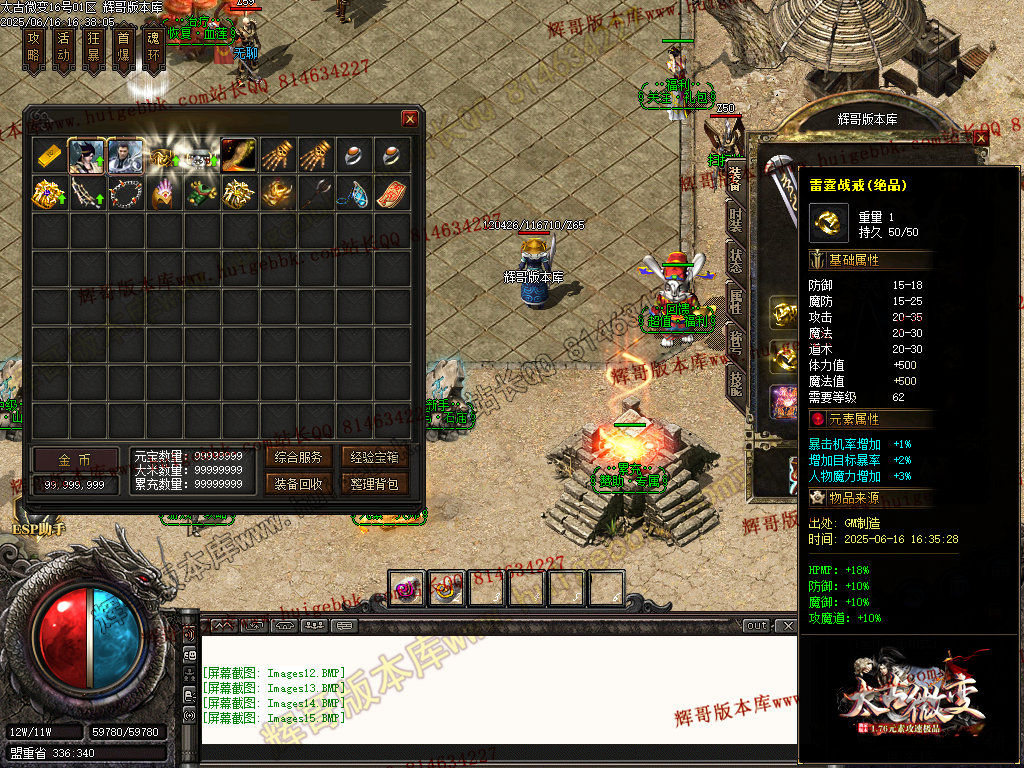1024x768 pixels.
Task: Select the male character portrait item
Action: pyautogui.click(x=125, y=155)
